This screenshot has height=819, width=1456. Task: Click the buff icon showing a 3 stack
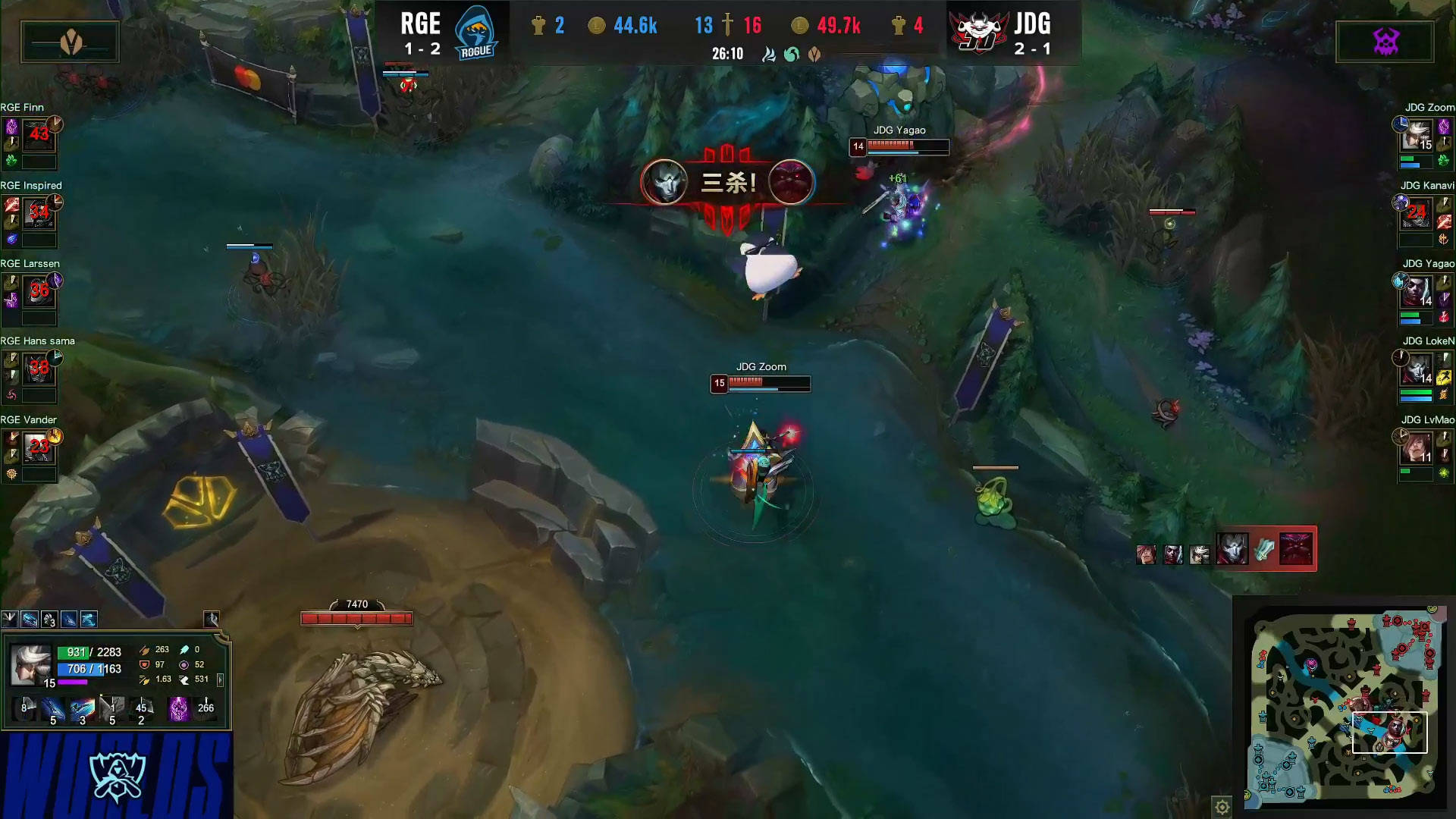click(x=49, y=620)
